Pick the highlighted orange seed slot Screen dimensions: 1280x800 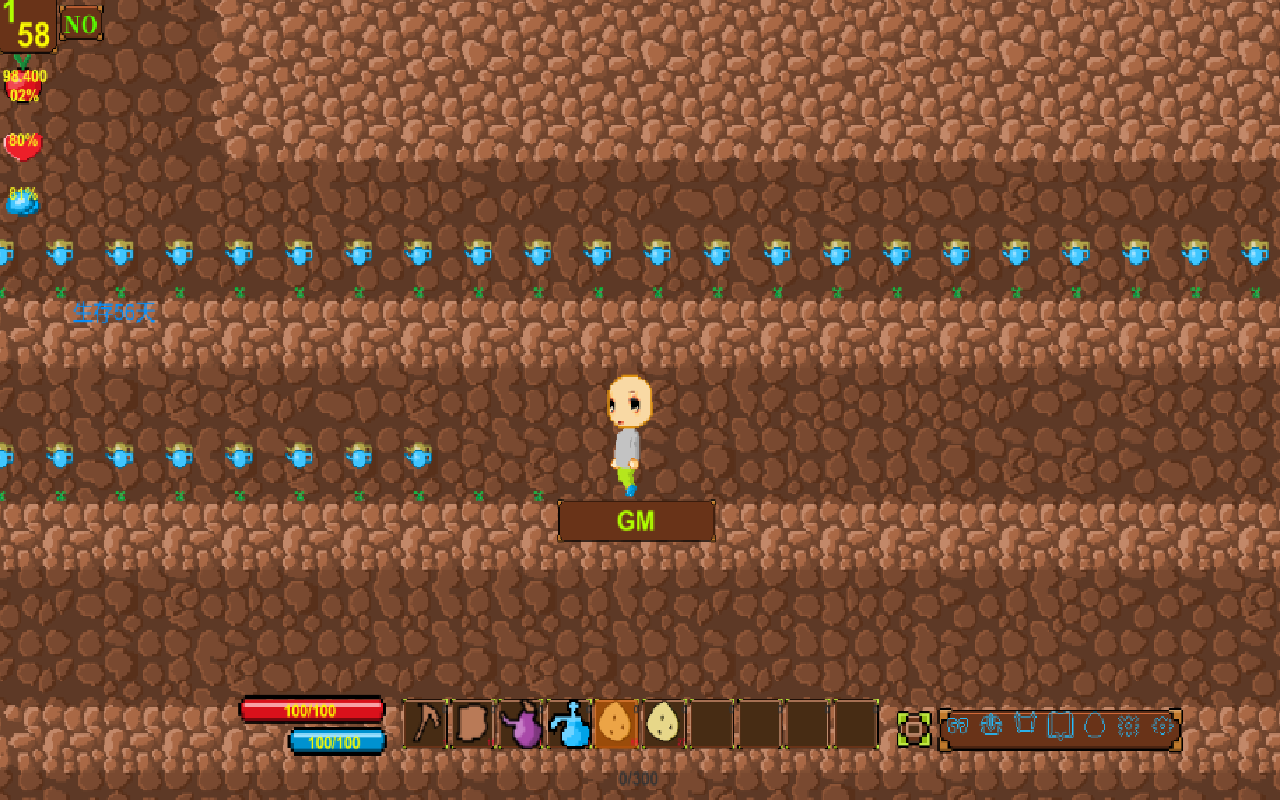coord(616,724)
